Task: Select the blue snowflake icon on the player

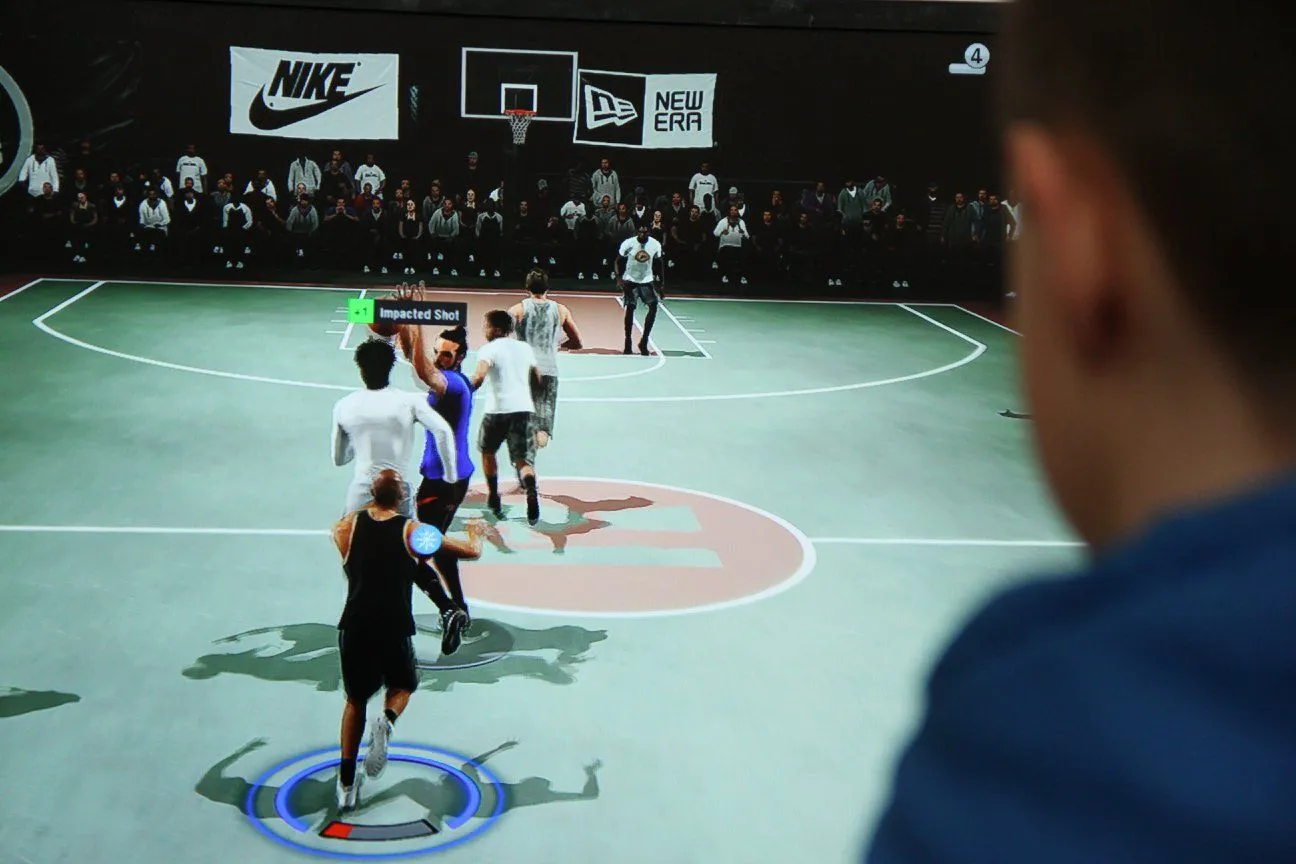Action: 426,539
